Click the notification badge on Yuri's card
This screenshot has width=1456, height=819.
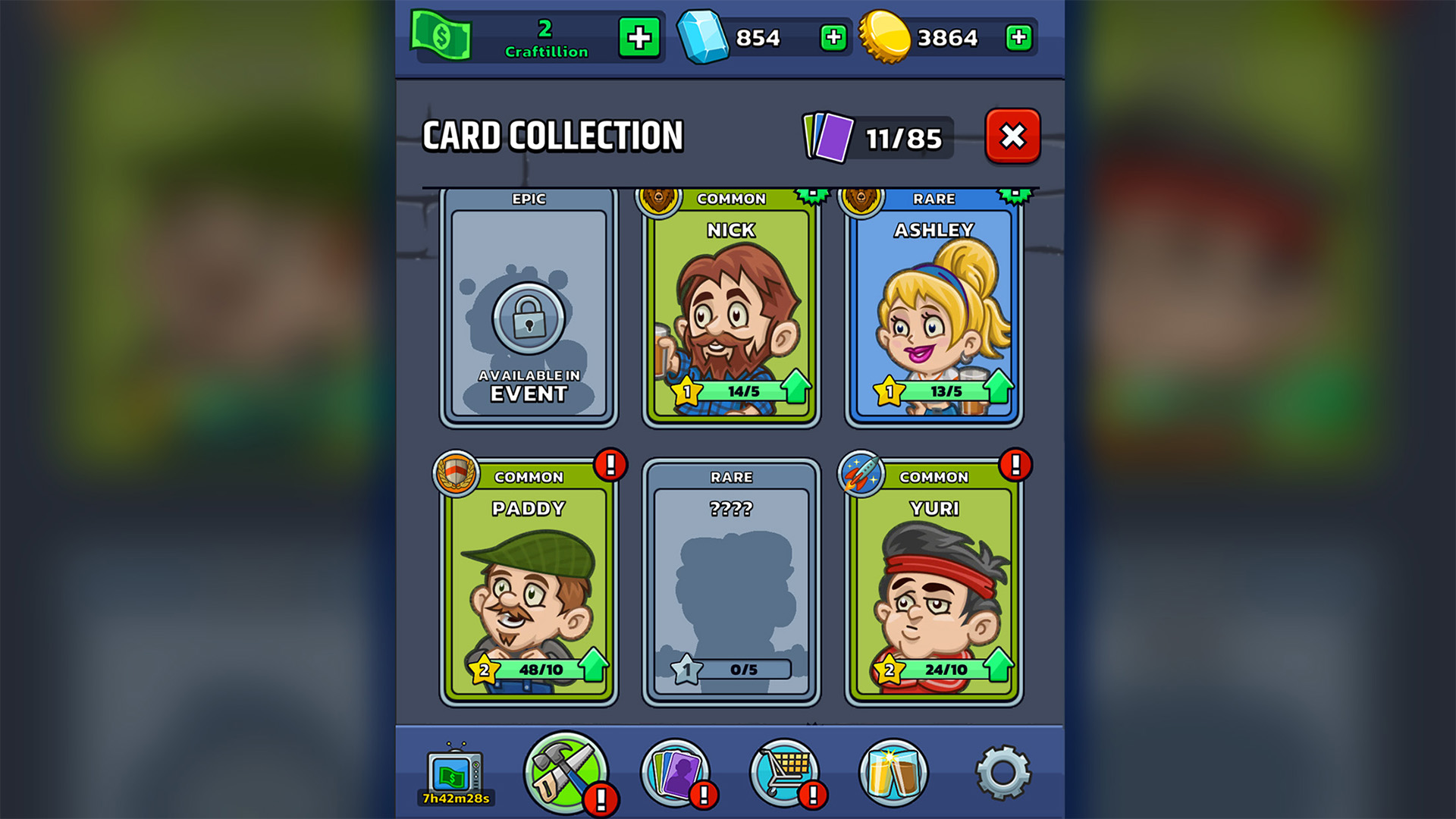tap(1016, 464)
